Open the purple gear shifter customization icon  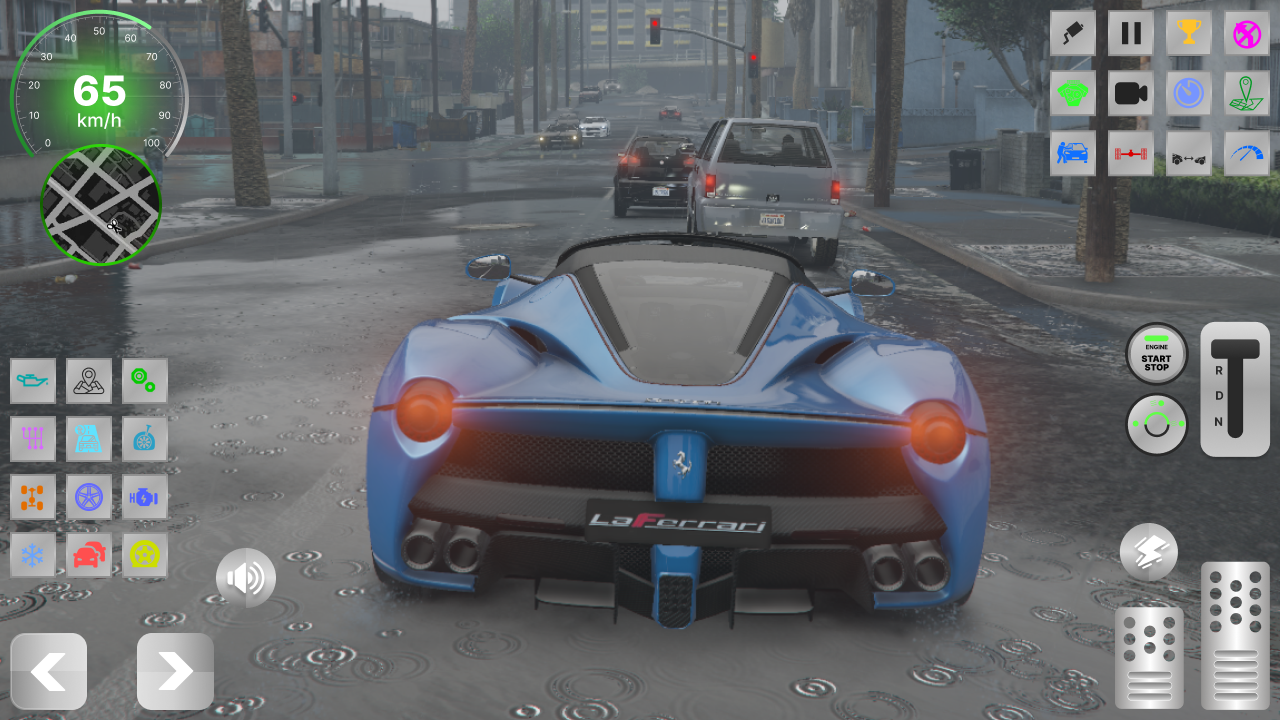[x=33, y=439]
